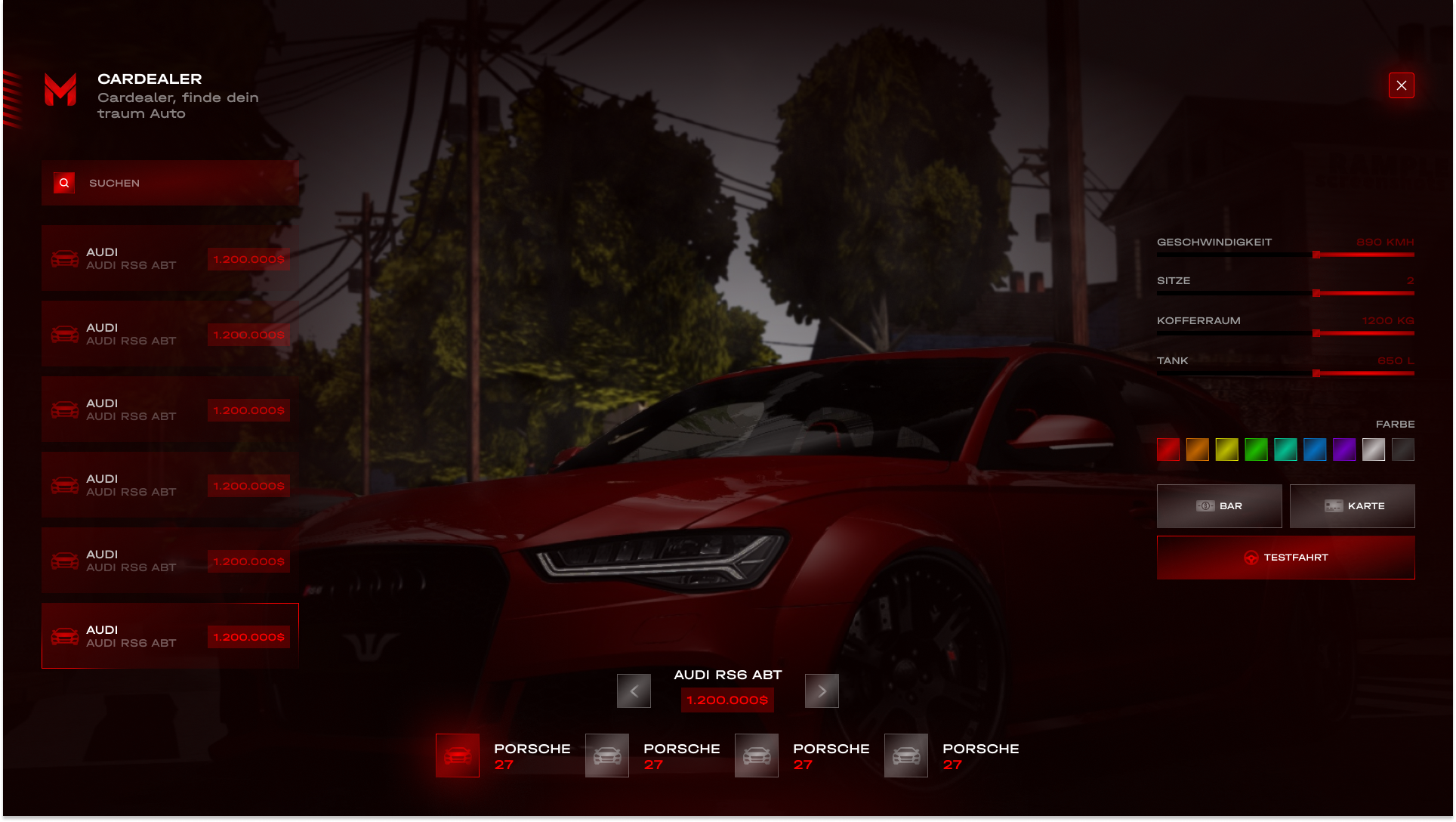Start a TESTFAHRT test drive

click(x=1285, y=558)
